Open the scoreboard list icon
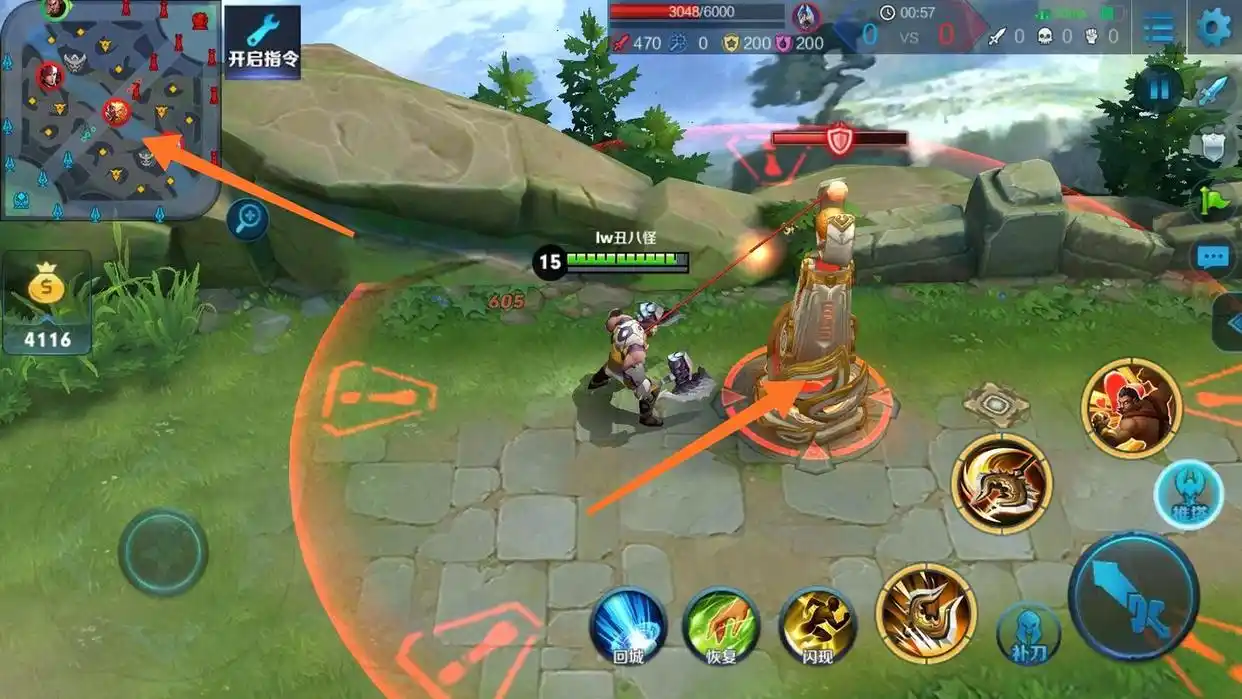The height and width of the screenshot is (699, 1242). click(1159, 27)
